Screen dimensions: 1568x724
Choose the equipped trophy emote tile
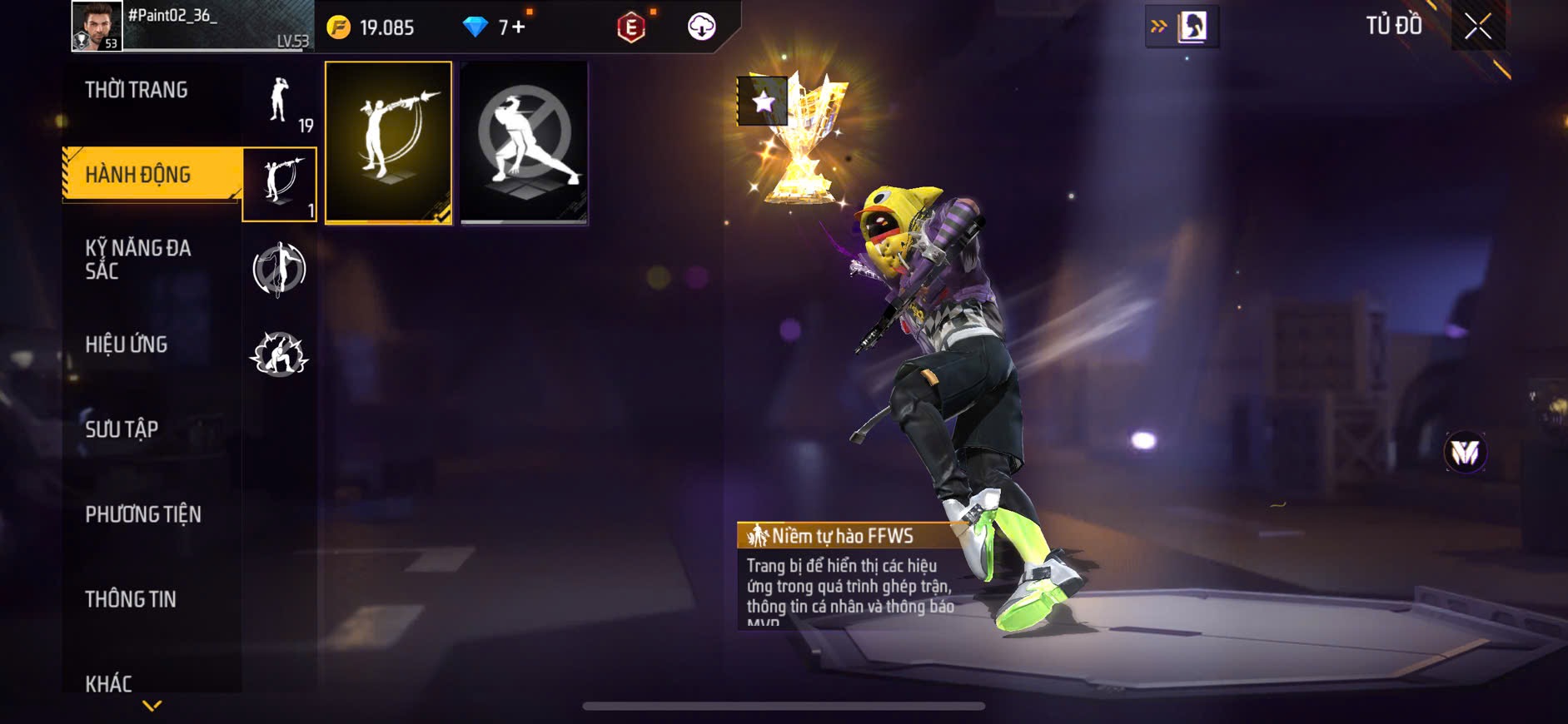click(389, 142)
